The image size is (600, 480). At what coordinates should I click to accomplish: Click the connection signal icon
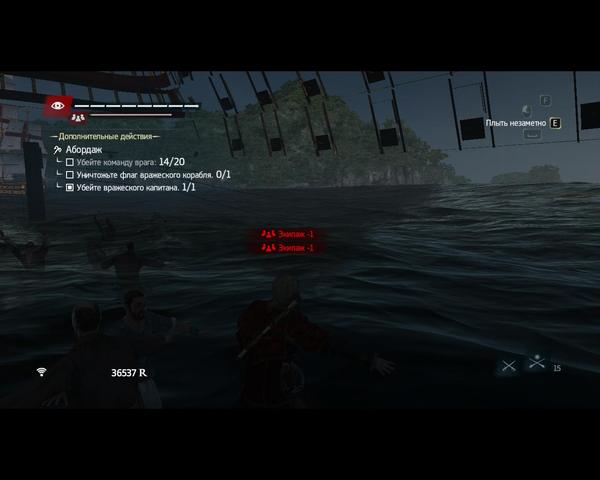click(42, 372)
